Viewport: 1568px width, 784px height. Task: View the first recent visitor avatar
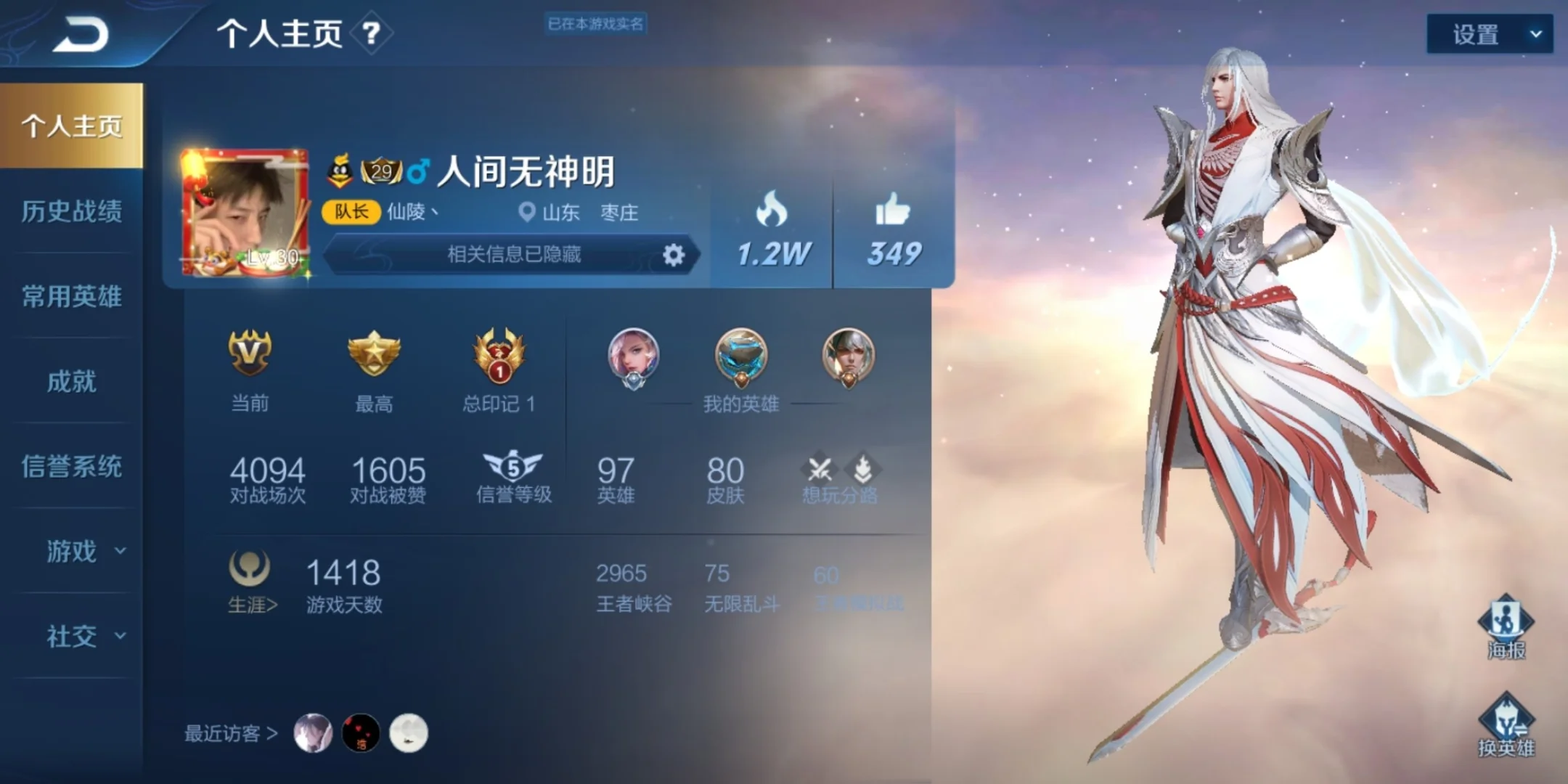pyautogui.click(x=314, y=732)
